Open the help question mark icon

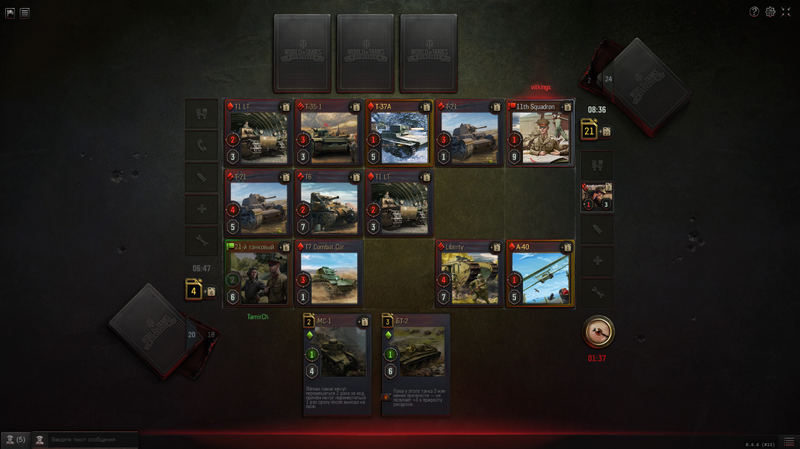click(x=755, y=12)
